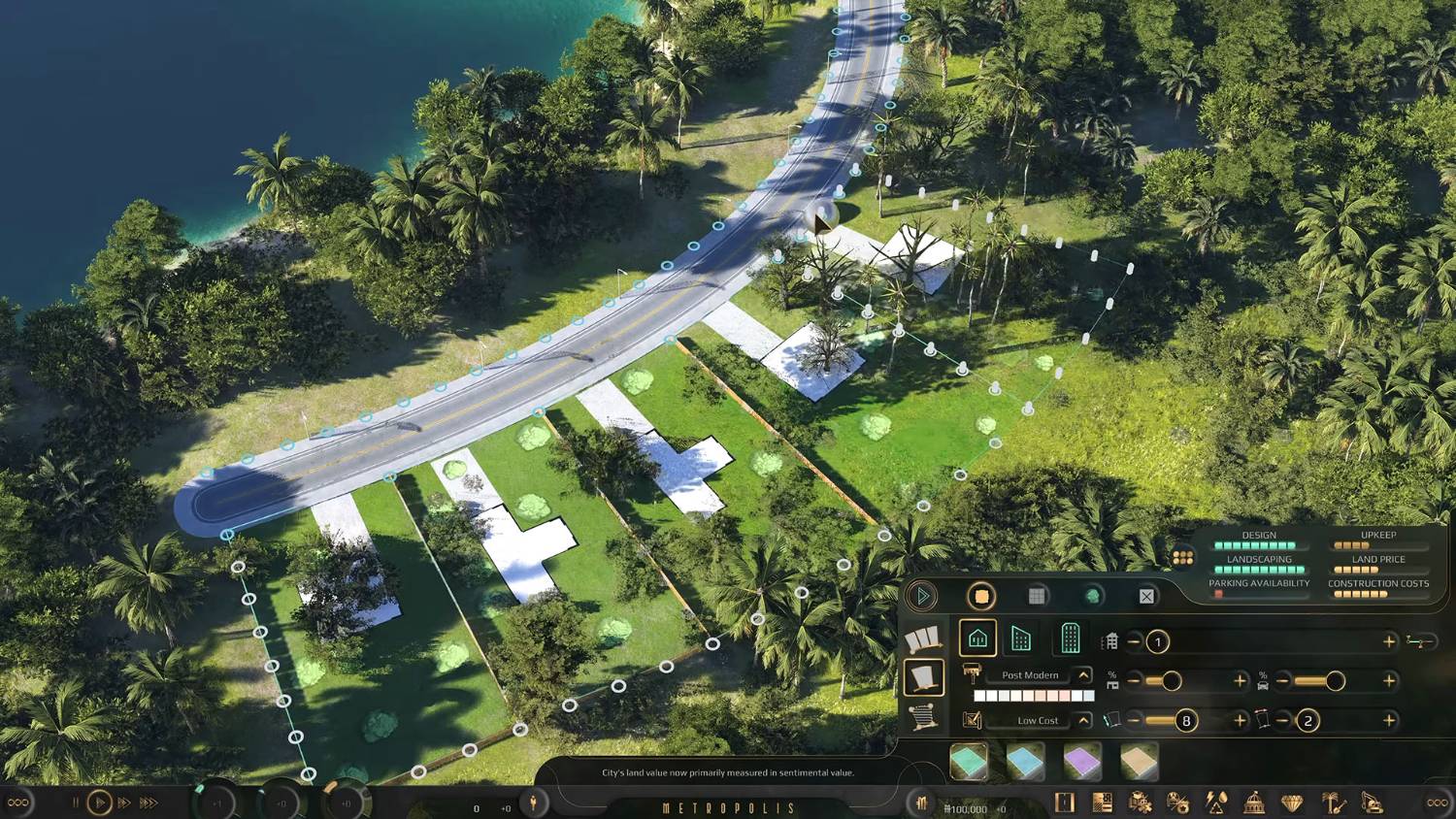The width and height of the screenshot is (1456, 819).
Task: Choose the tan zone tile
Action: click(x=1140, y=762)
